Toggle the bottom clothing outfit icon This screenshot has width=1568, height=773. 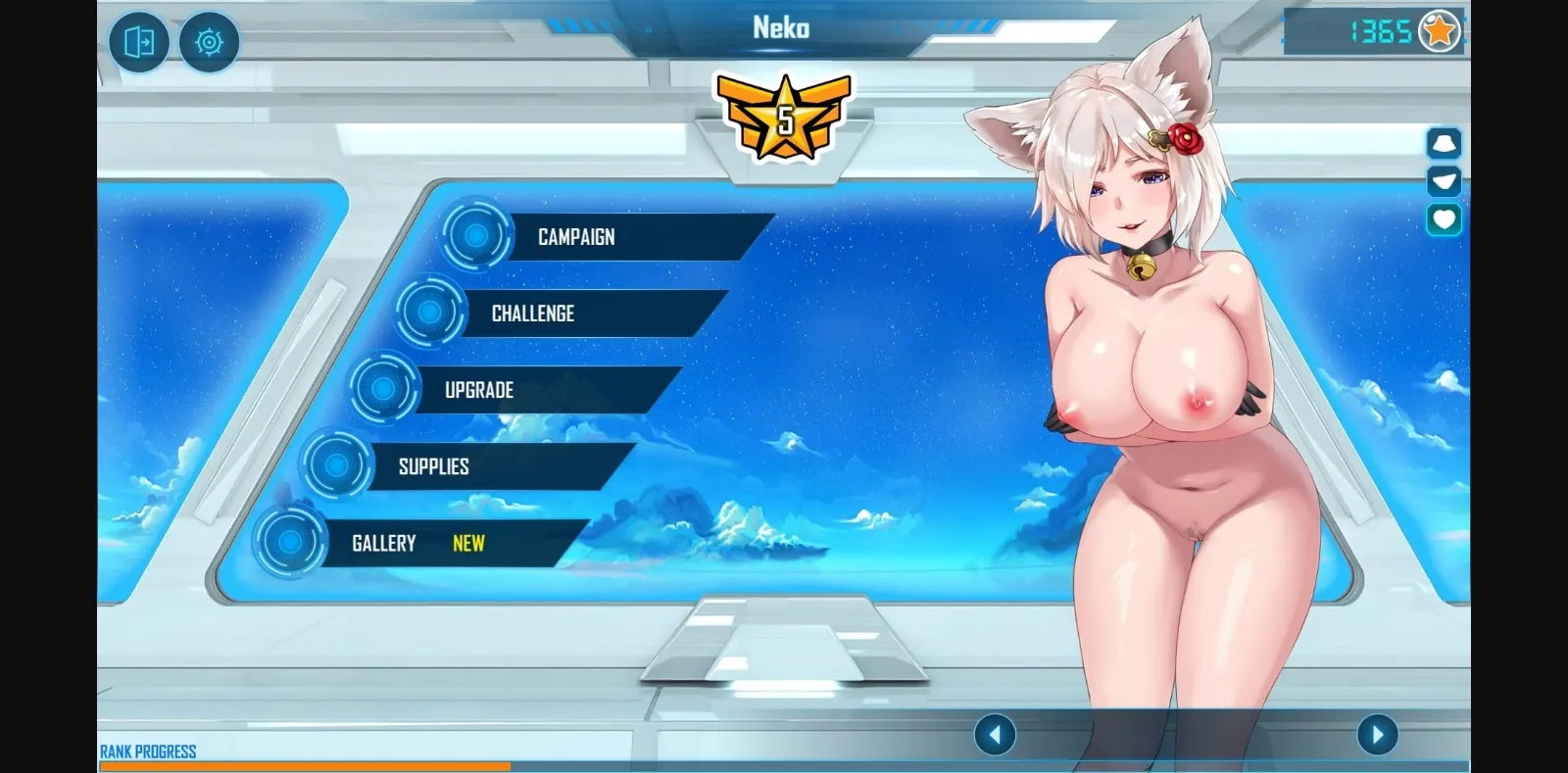pos(1443,180)
